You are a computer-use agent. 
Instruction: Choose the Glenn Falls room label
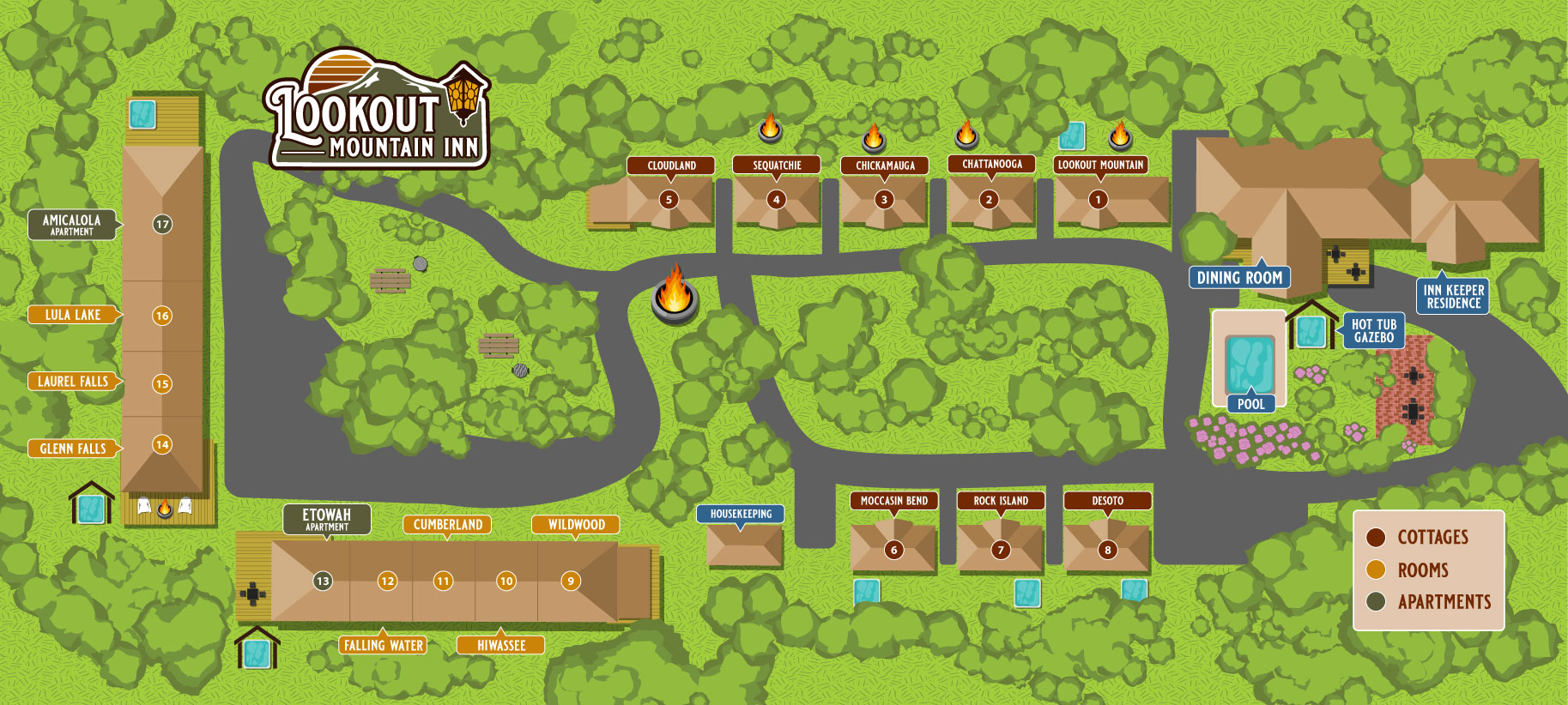click(x=73, y=449)
